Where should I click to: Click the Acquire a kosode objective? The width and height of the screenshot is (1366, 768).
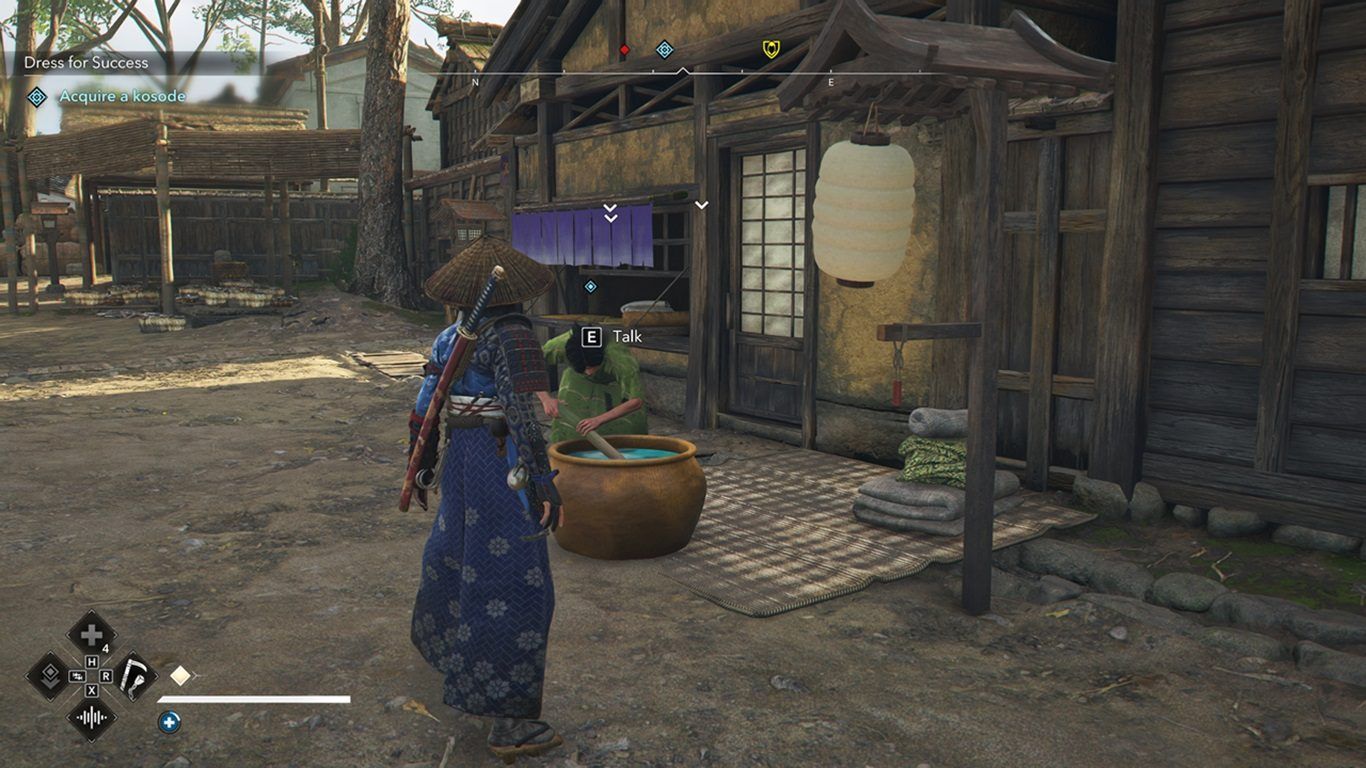pyautogui.click(x=122, y=96)
